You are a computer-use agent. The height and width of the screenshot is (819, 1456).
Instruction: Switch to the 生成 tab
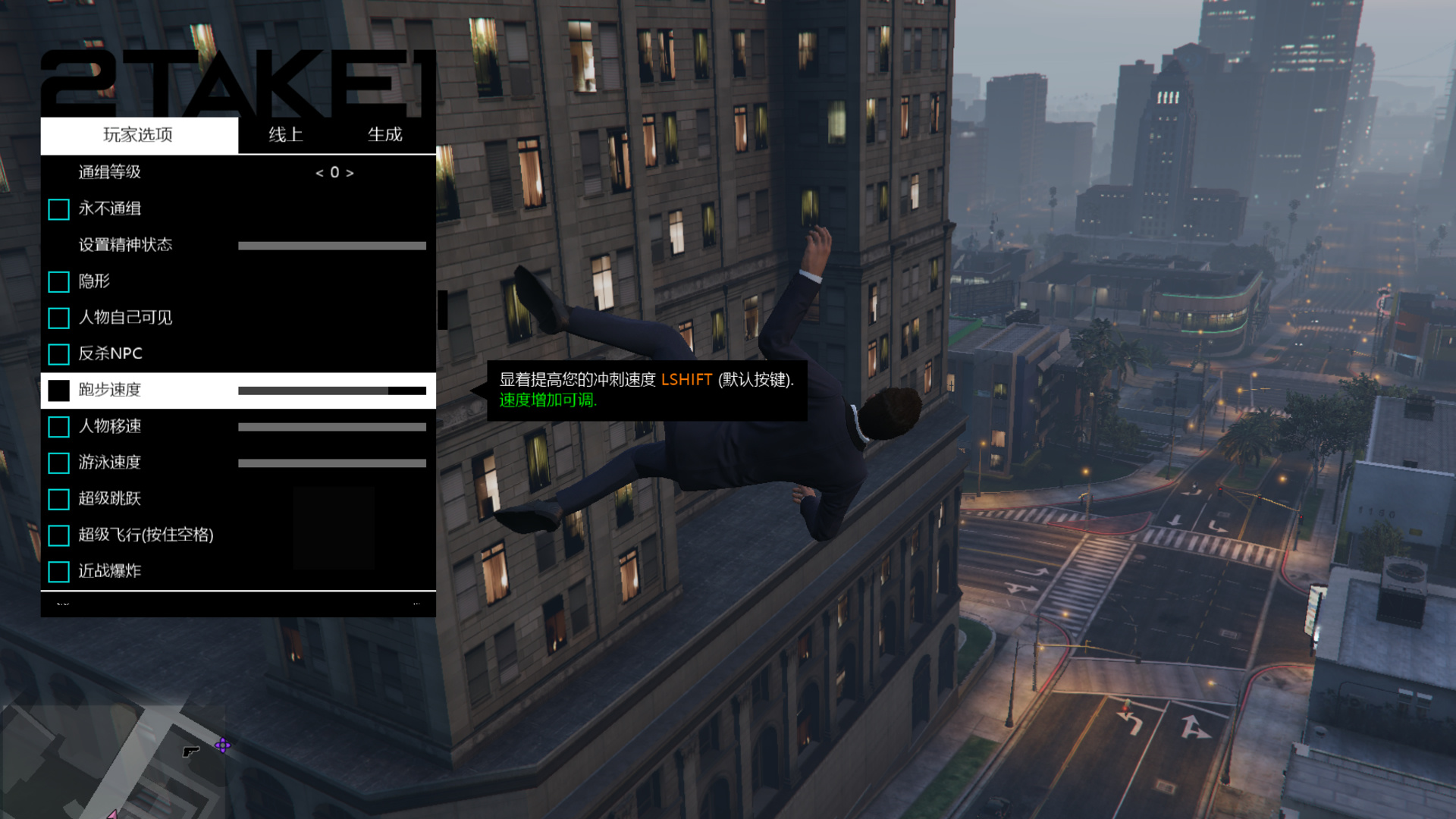[385, 135]
